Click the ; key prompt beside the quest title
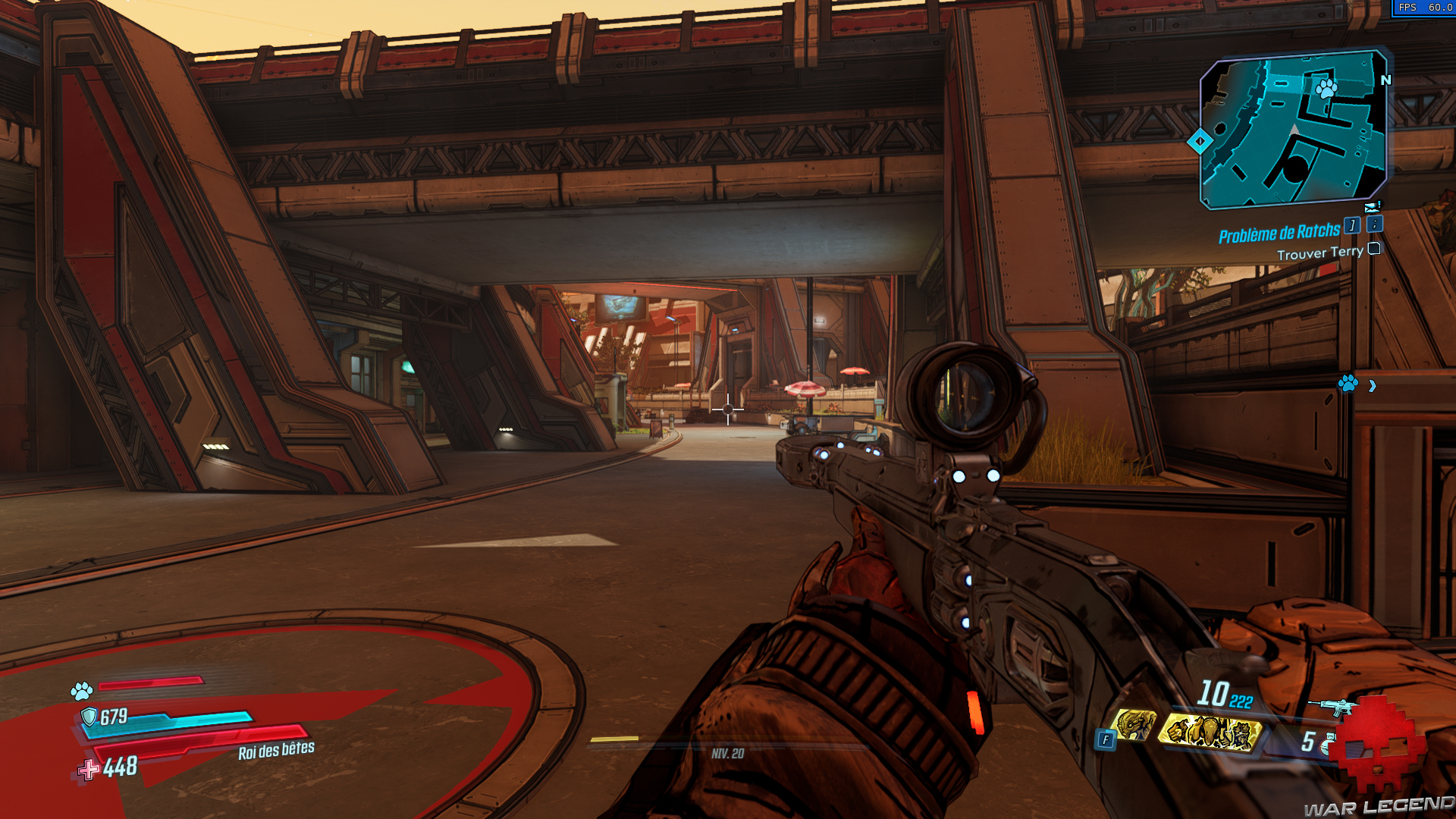1456x819 pixels. (1374, 225)
